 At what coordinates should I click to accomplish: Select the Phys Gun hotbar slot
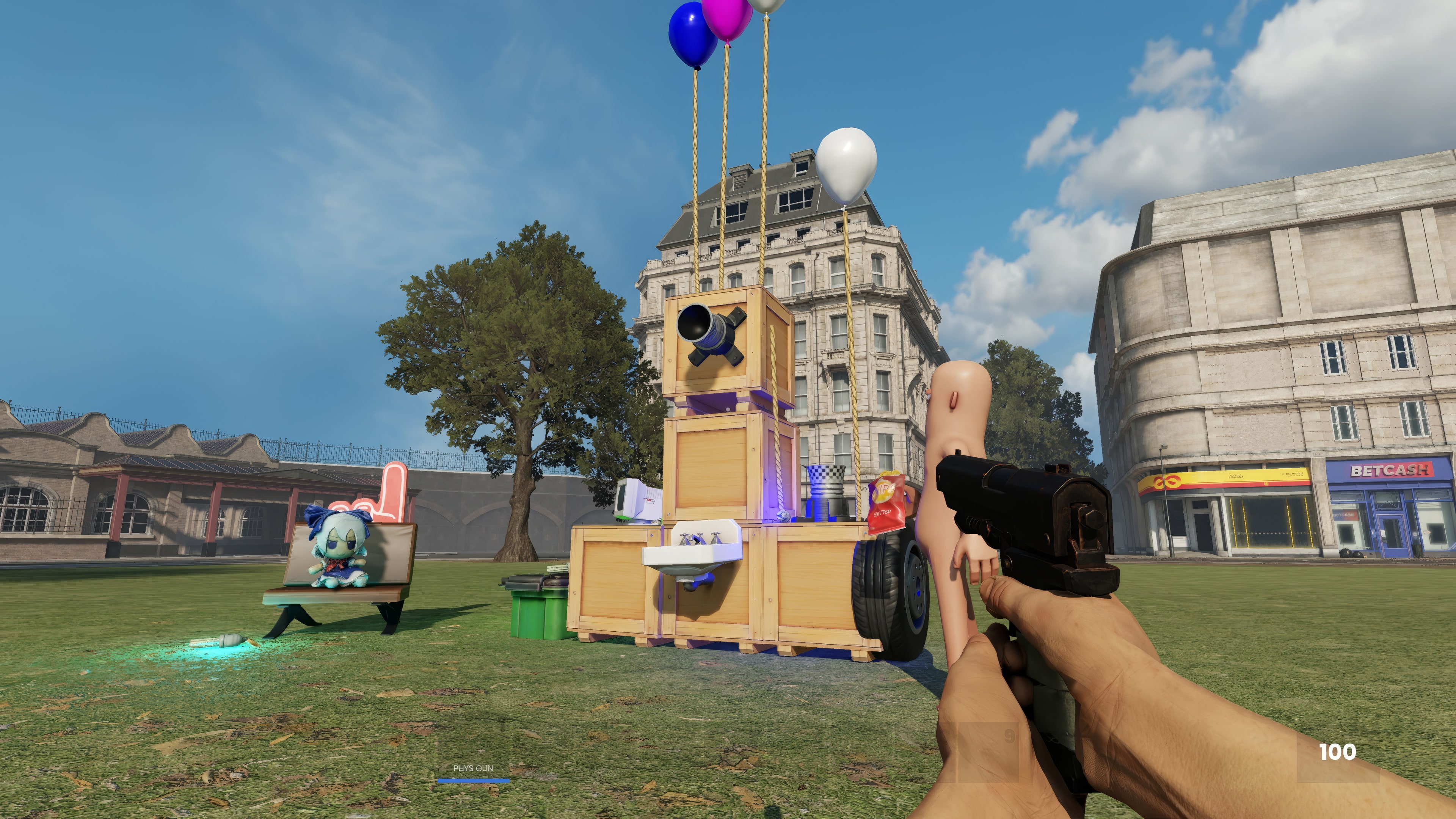tap(473, 755)
